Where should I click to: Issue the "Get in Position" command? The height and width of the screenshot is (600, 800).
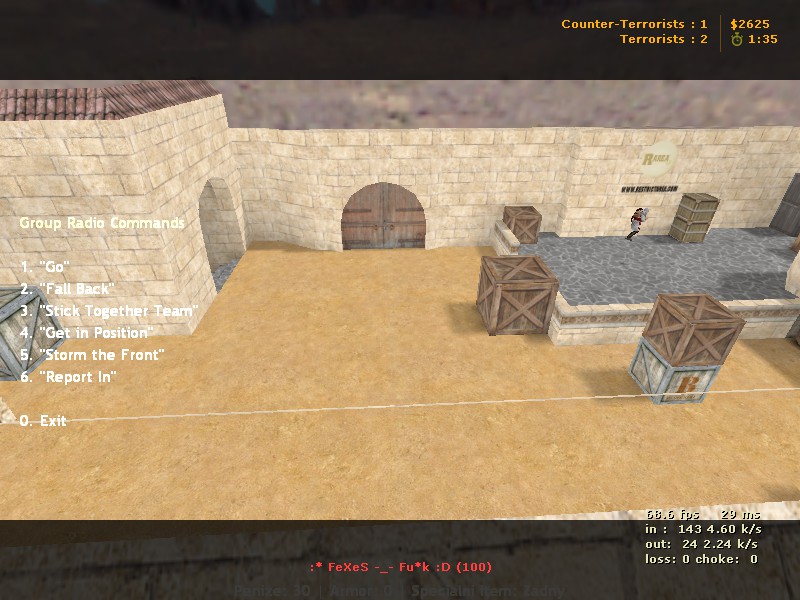(87, 333)
